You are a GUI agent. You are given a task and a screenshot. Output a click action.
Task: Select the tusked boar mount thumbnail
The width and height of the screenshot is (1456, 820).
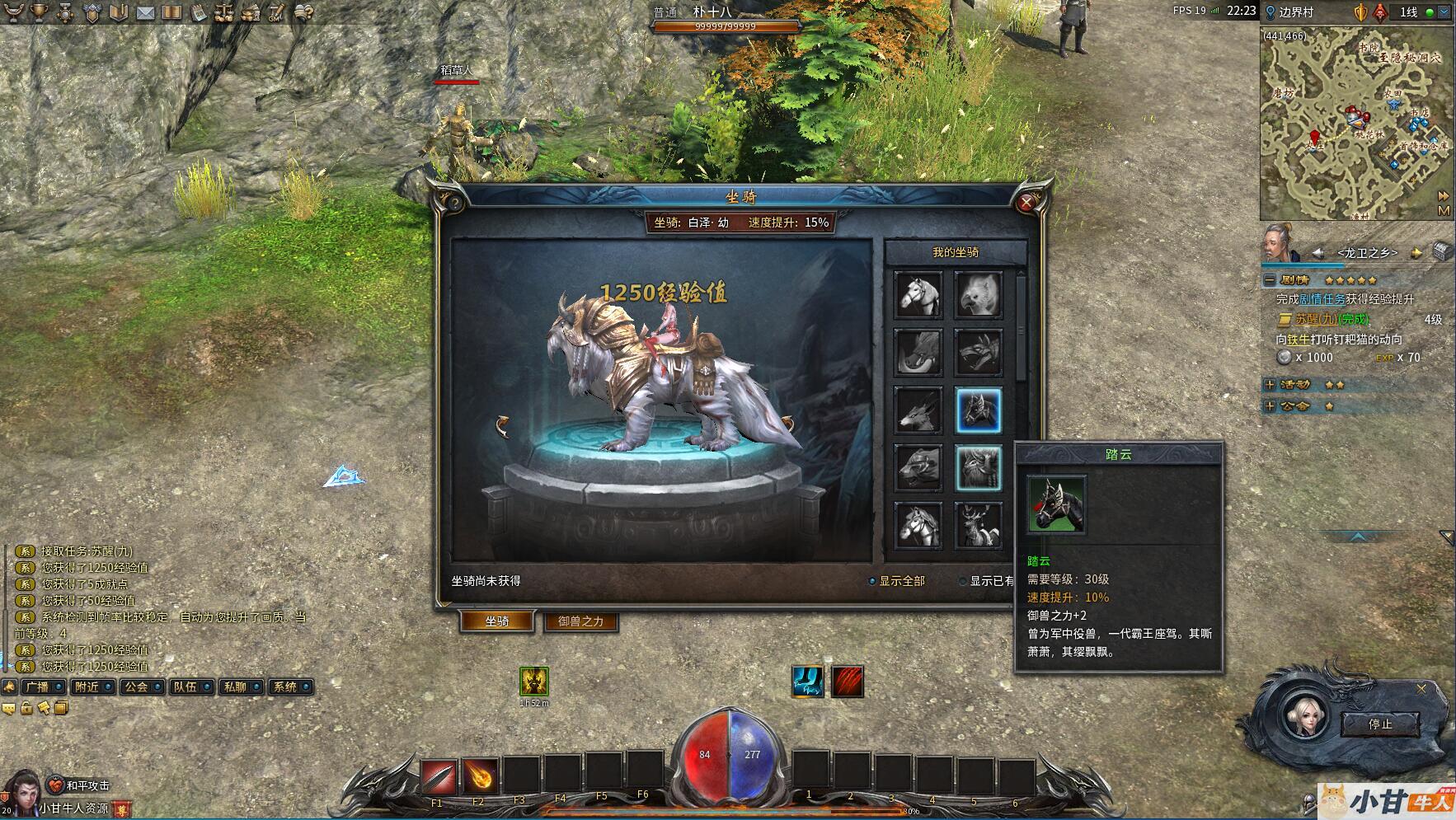point(918,352)
